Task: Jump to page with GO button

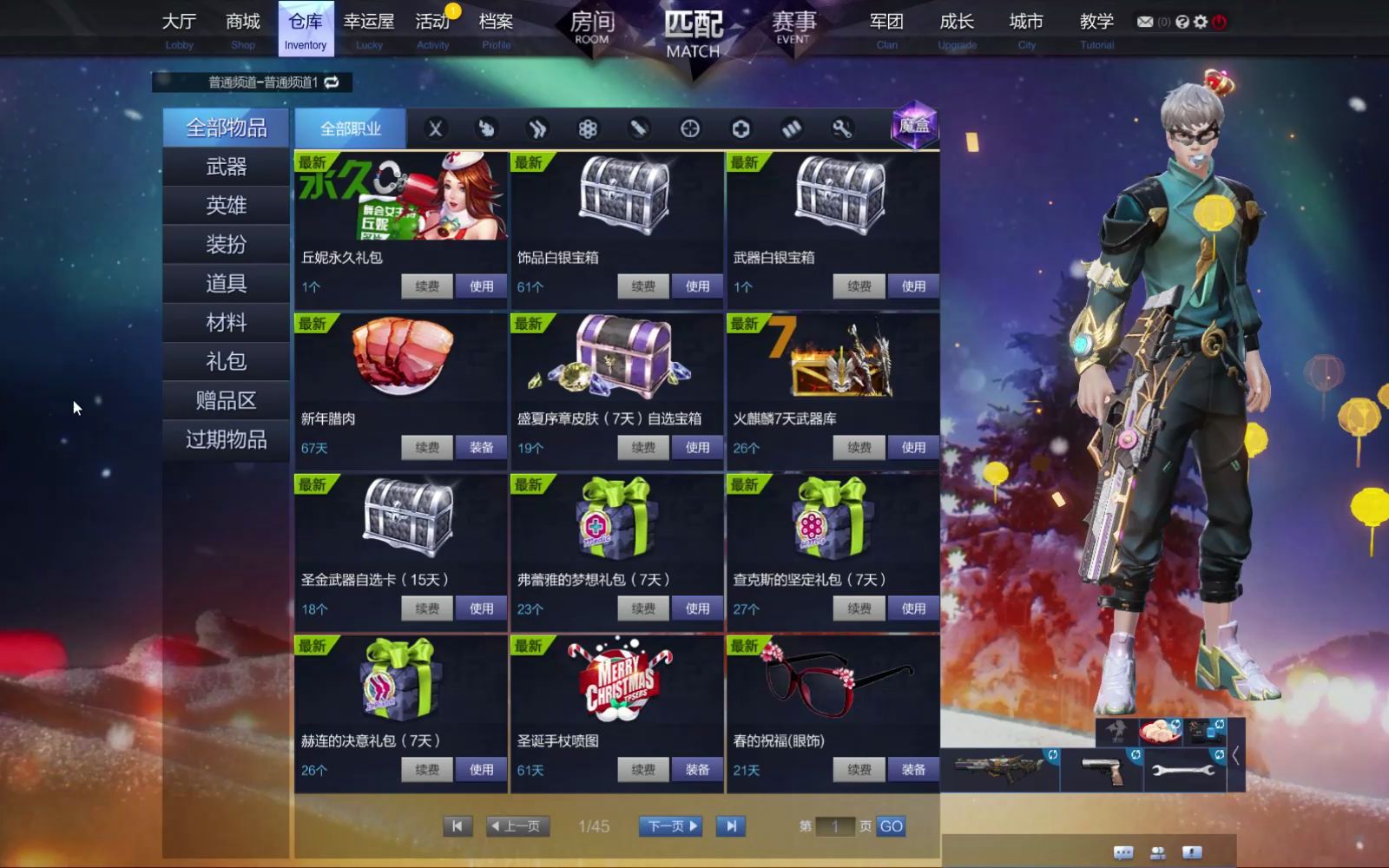Action: (891, 826)
